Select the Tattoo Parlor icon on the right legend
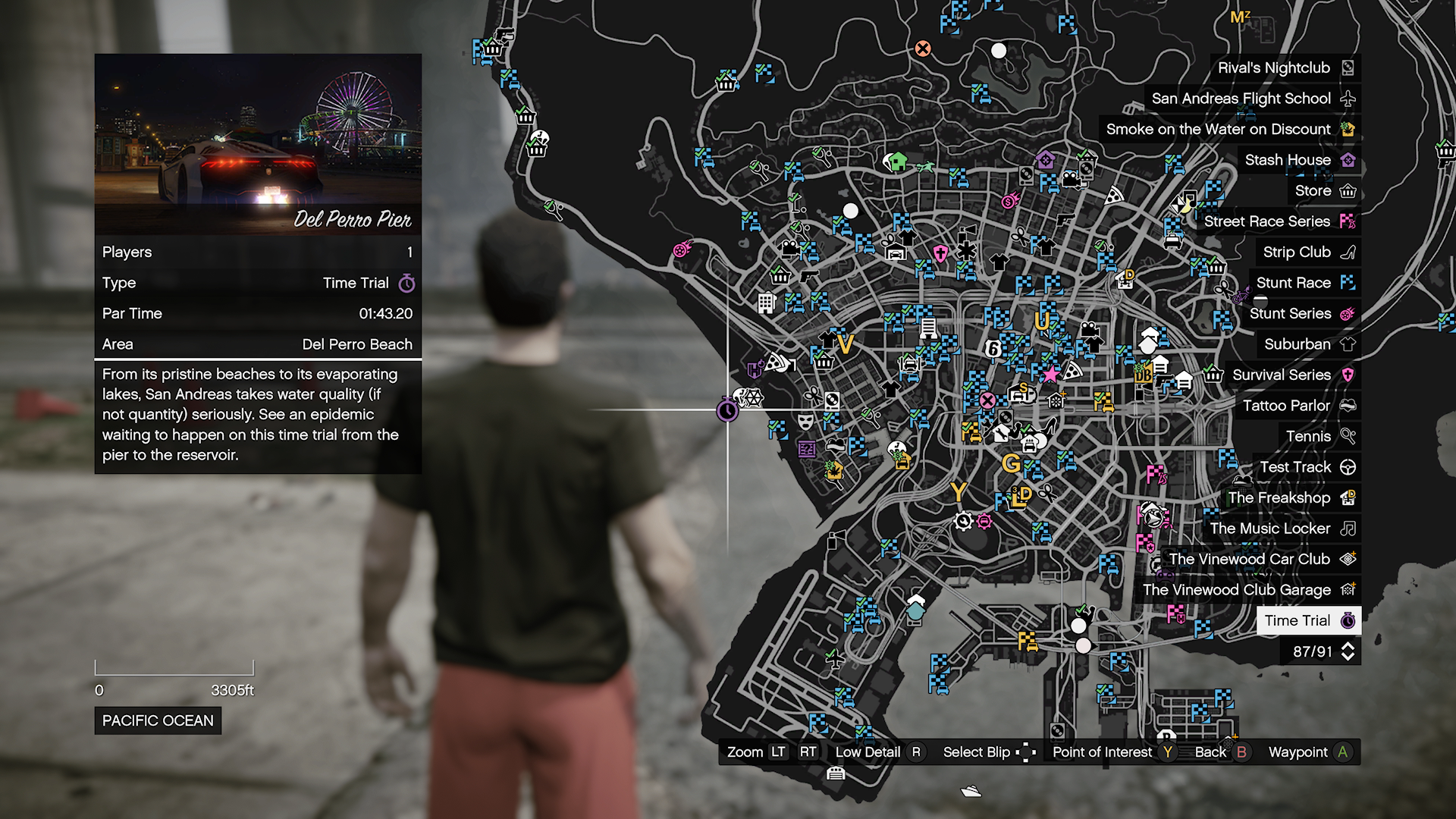This screenshot has height=819, width=1456. tap(1348, 406)
